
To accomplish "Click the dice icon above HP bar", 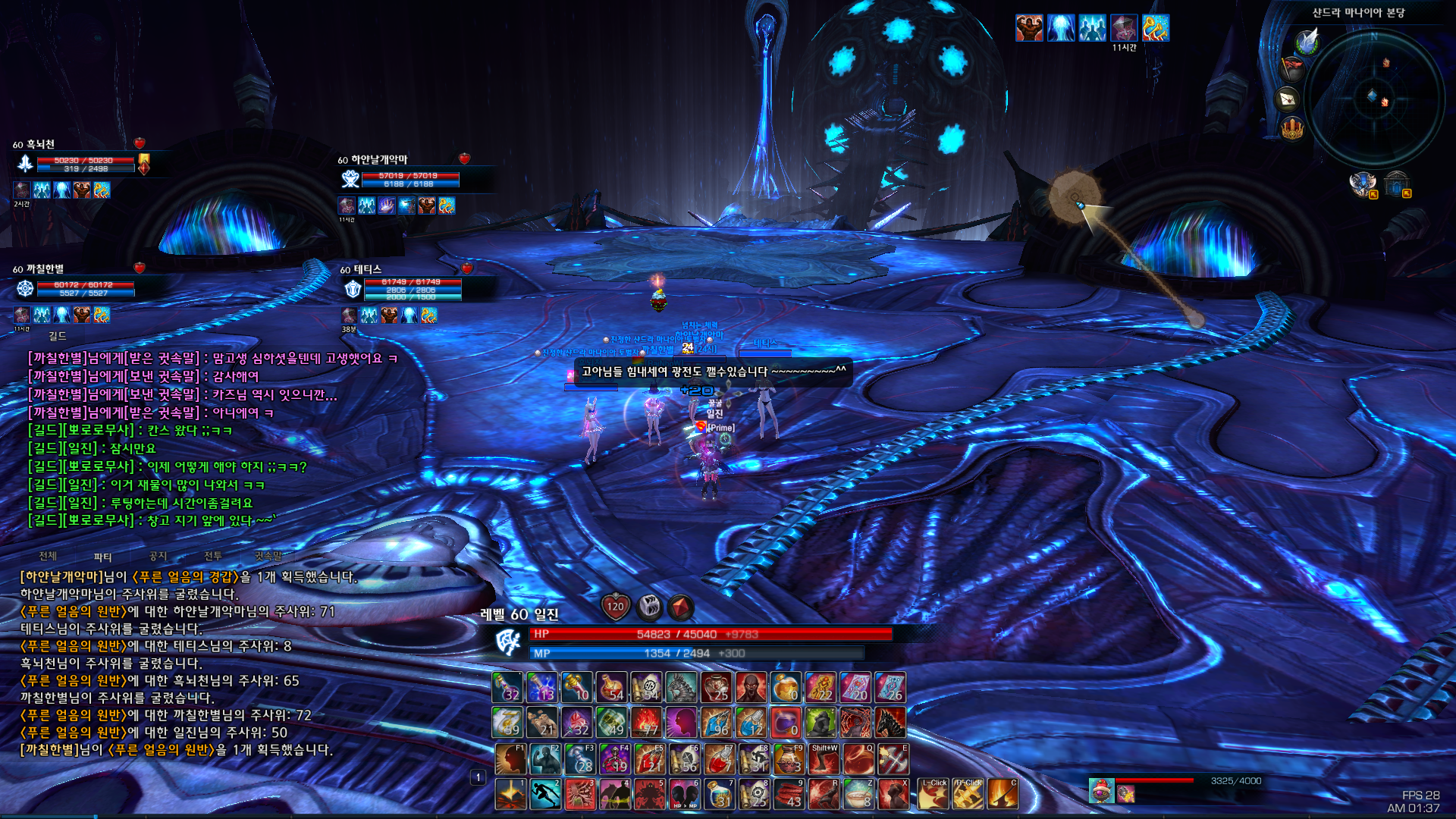I will pyautogui.click(x=649, y=606).
